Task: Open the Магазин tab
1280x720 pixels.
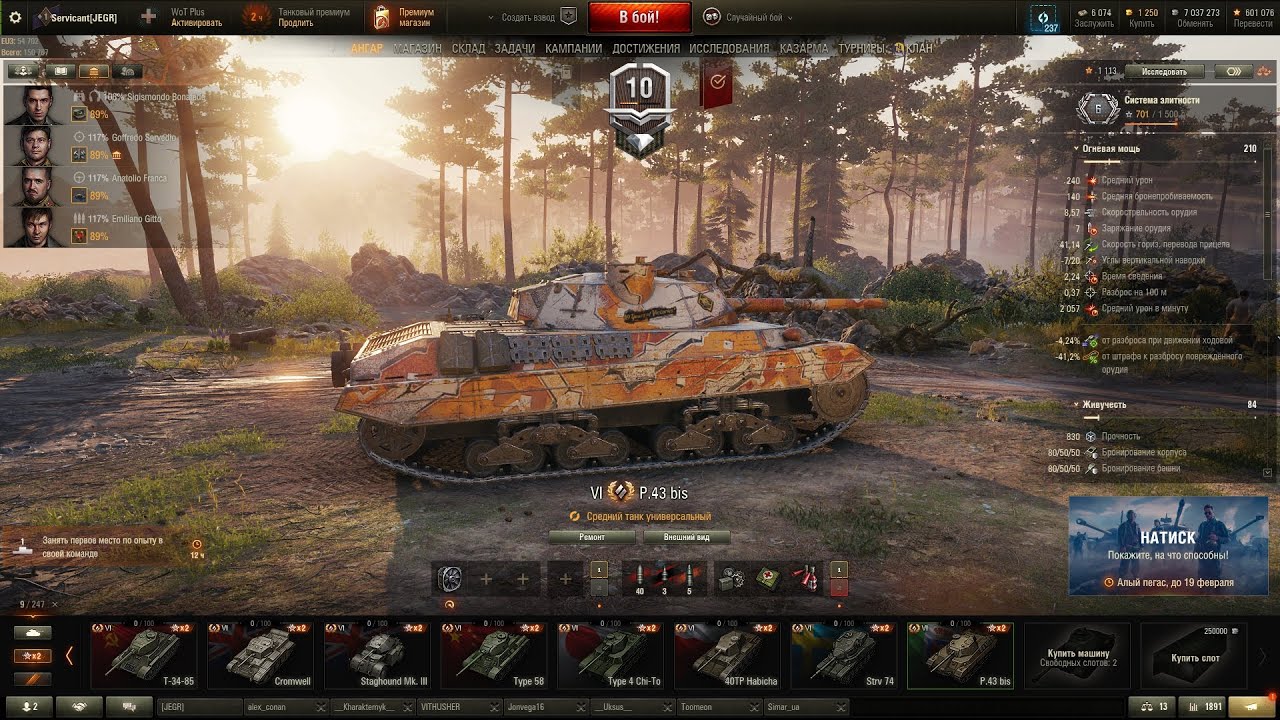Action: click(418, 48)
